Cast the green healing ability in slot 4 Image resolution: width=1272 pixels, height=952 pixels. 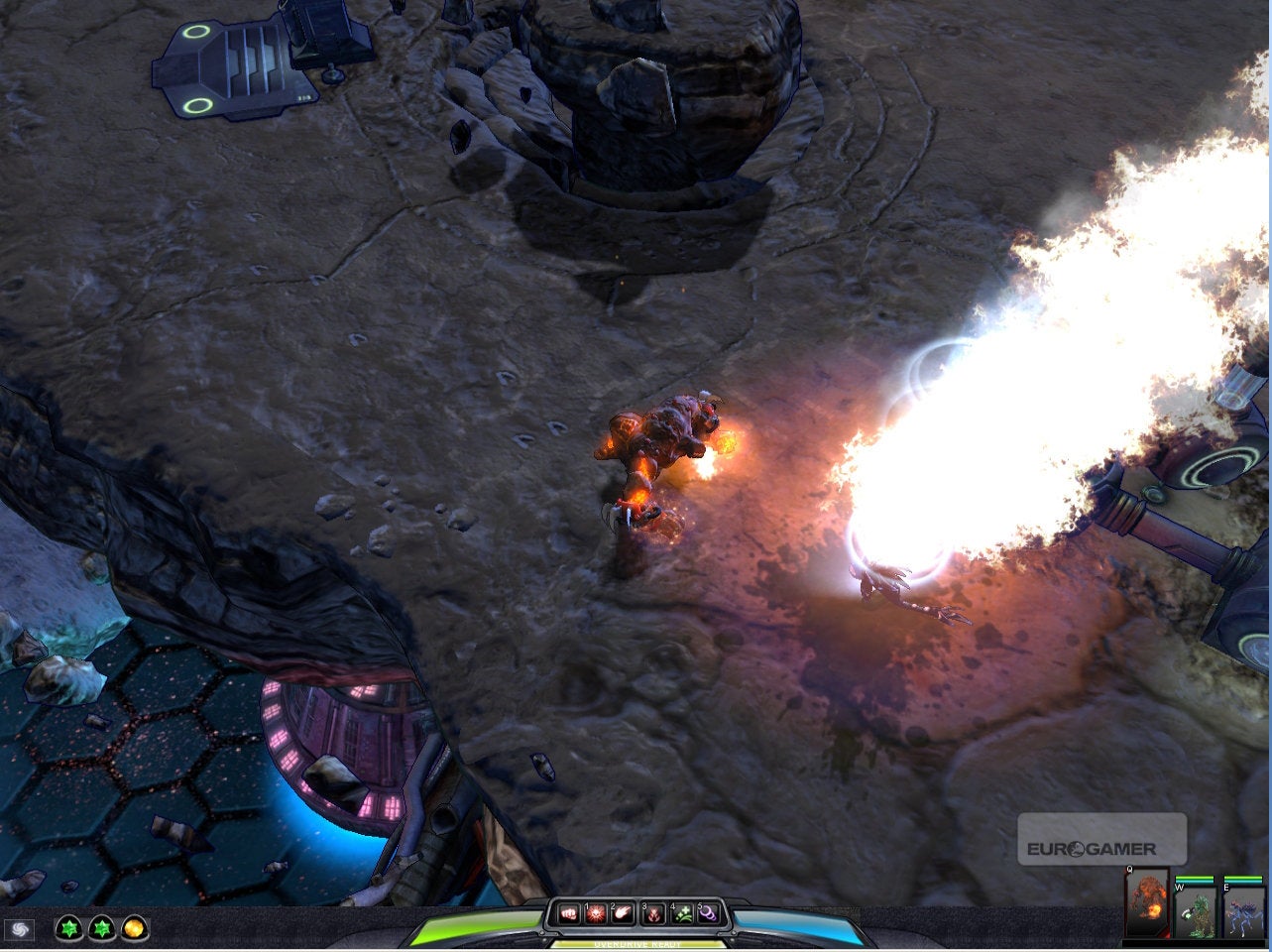pyautogui.click(x=681, y=913)
